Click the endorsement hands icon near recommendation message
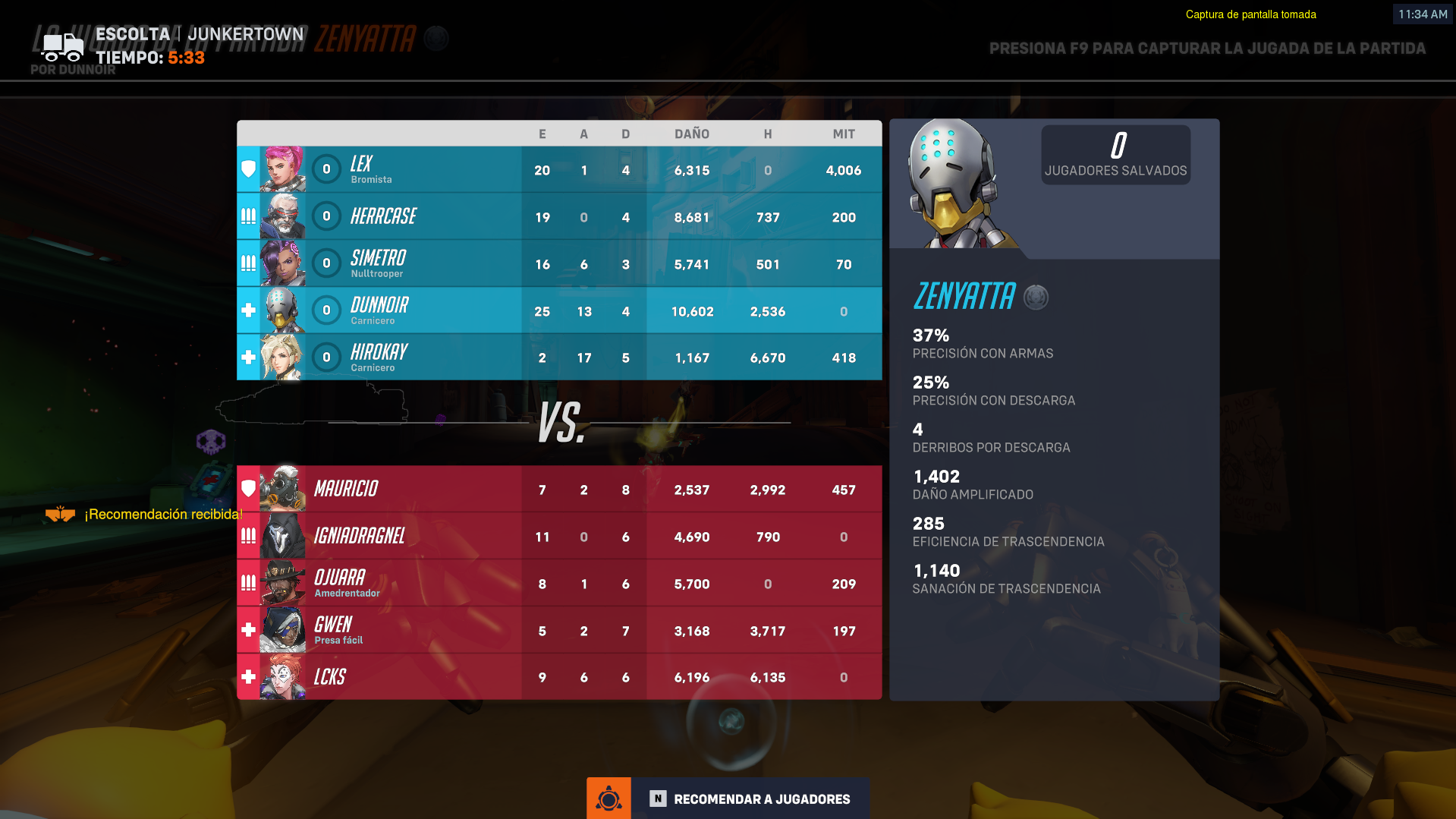 [x=59, y=513]
